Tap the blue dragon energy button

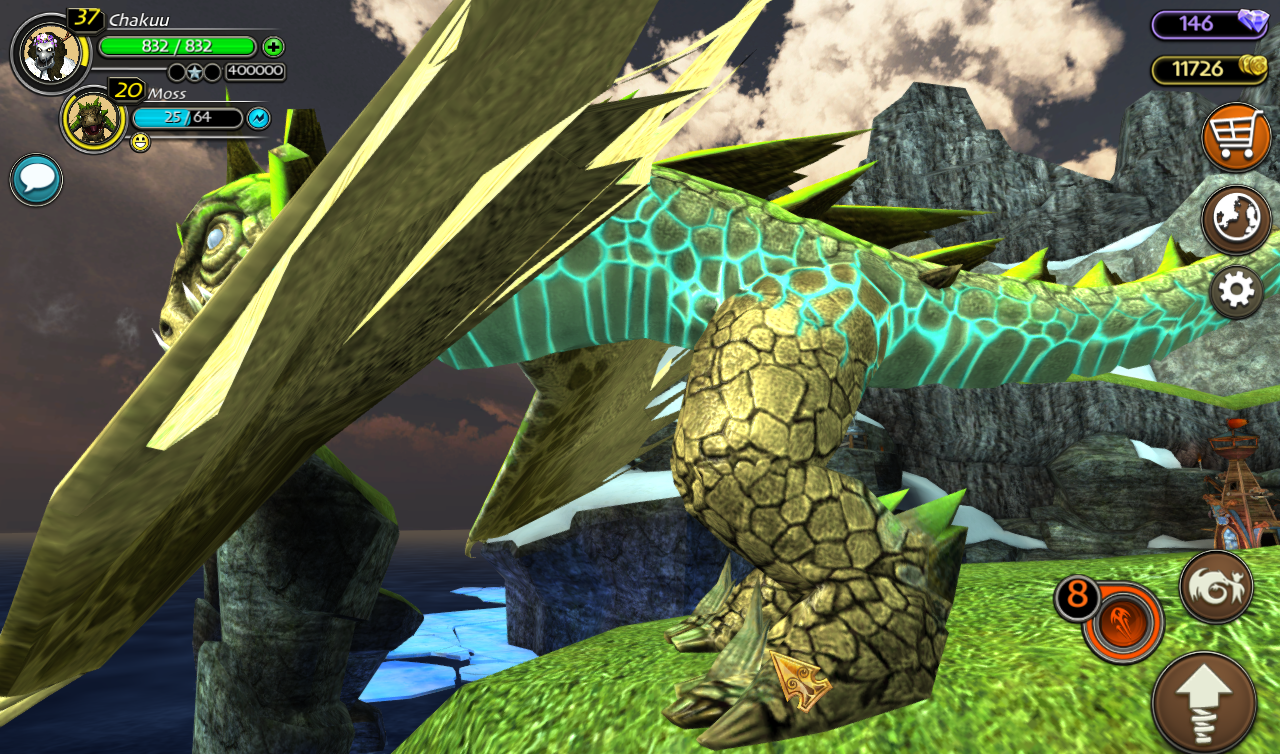258,118
